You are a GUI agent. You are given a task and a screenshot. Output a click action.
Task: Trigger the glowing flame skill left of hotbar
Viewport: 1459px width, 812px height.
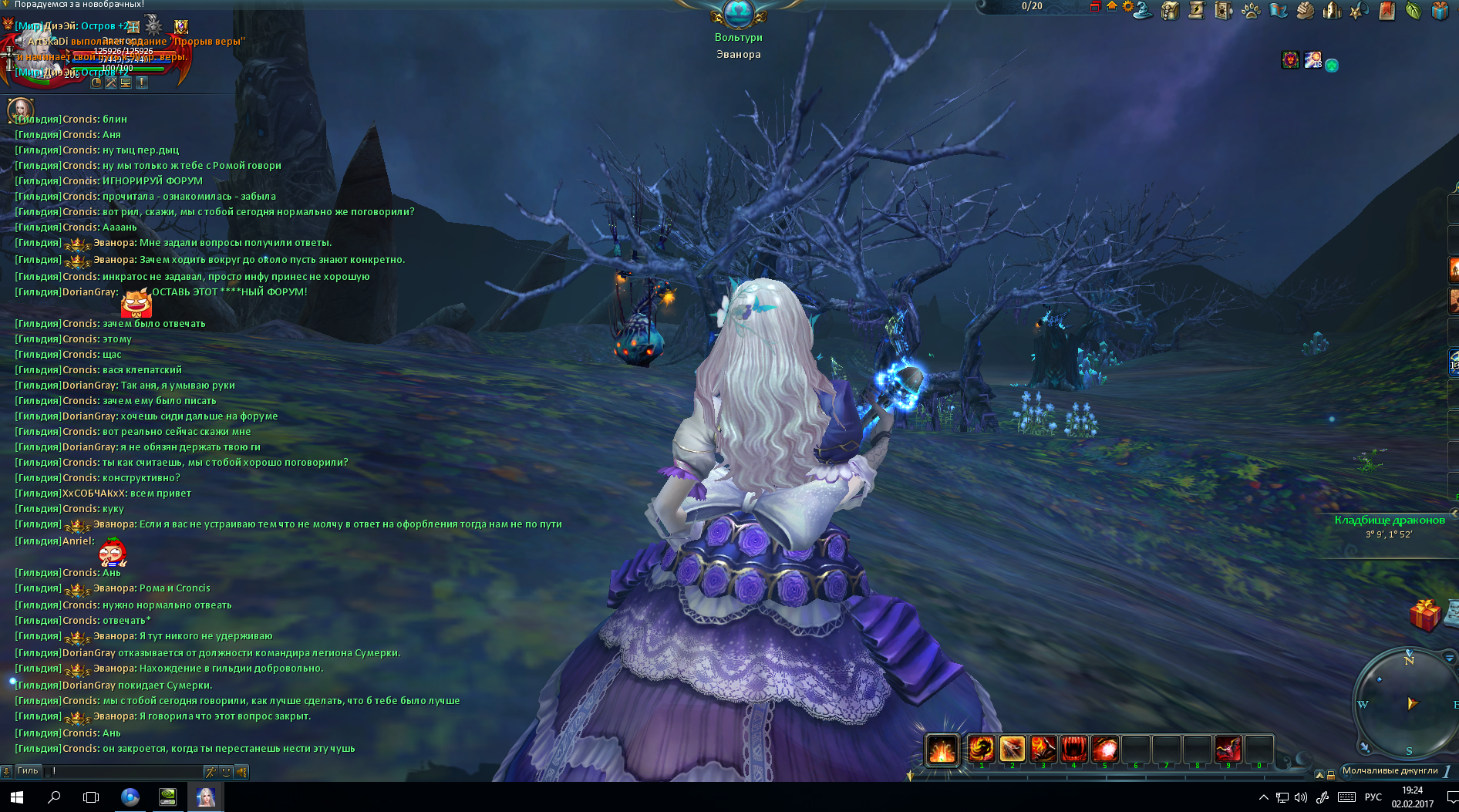942,749
